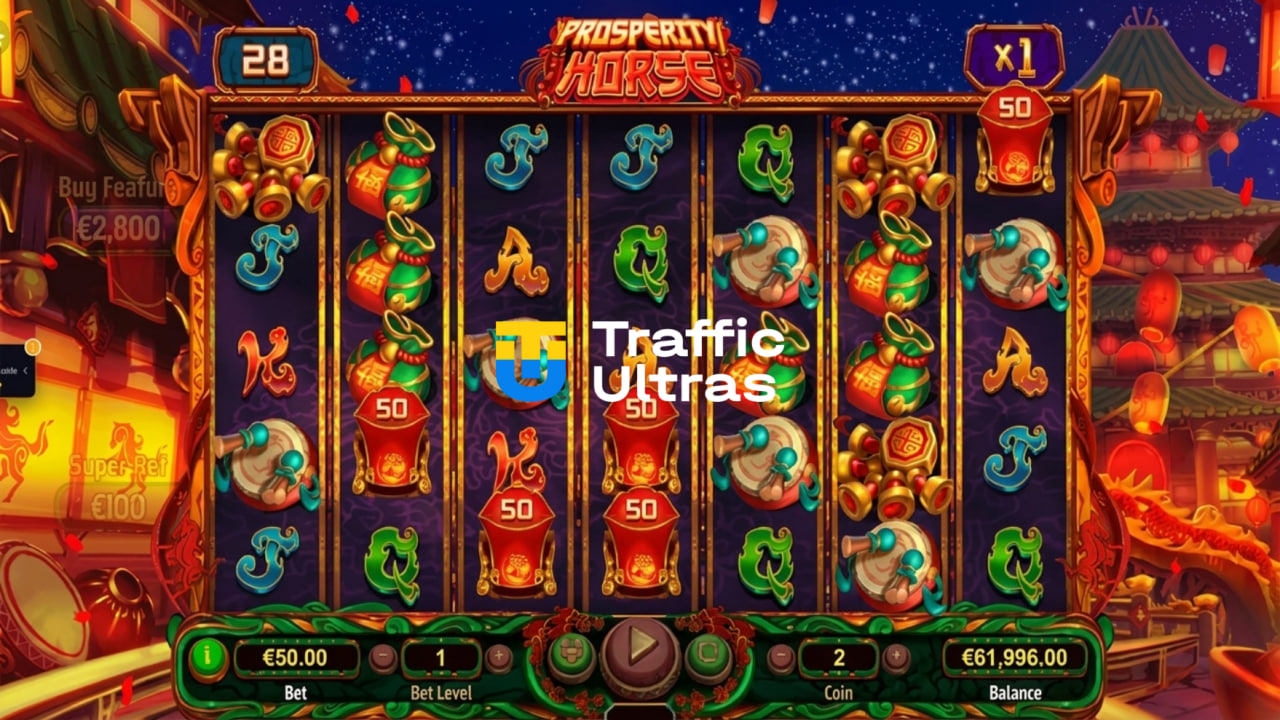Screen dimensions: 1280x720
Task: Increase the Bet Level with plus
Action: tap(499, 658)
